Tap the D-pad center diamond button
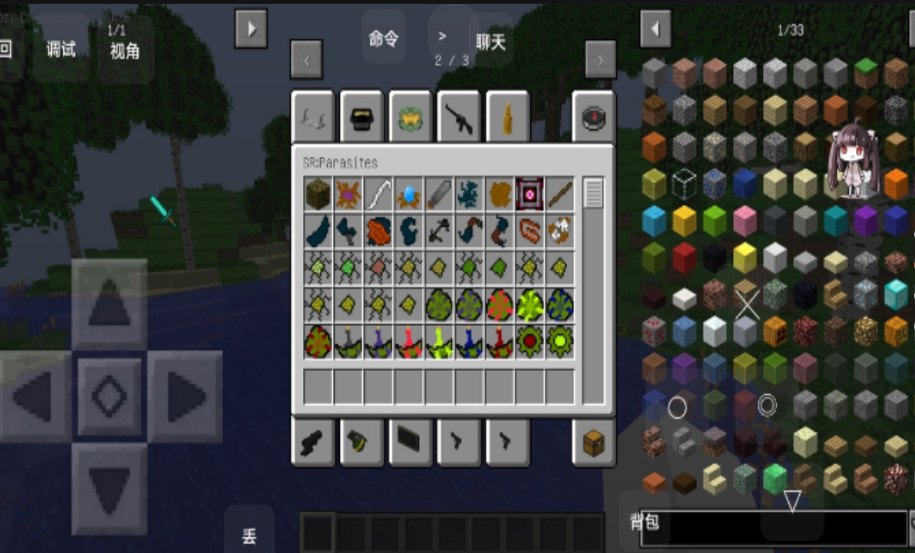Viewport: 915px width, 553px height. pos(110,397)
